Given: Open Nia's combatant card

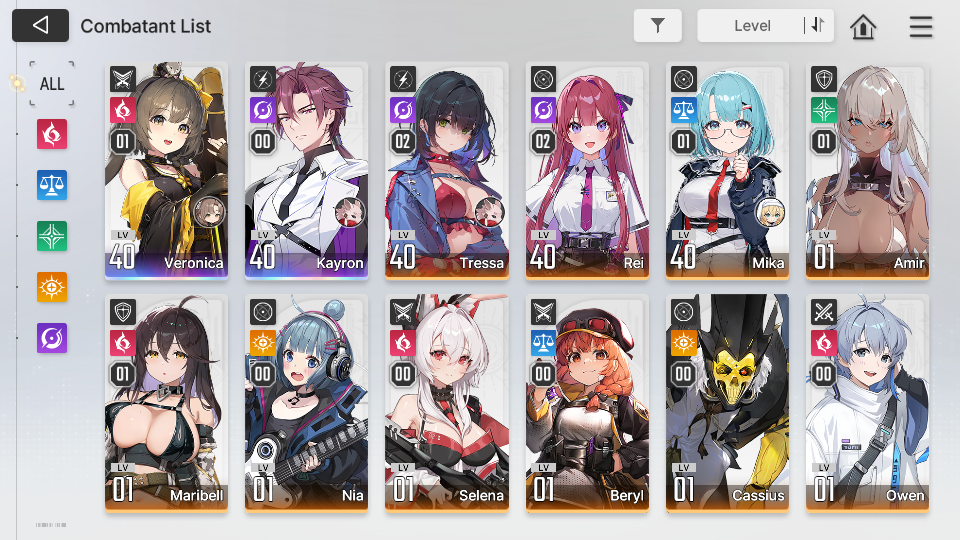Looking at the screenshot, I should (306, 402).
